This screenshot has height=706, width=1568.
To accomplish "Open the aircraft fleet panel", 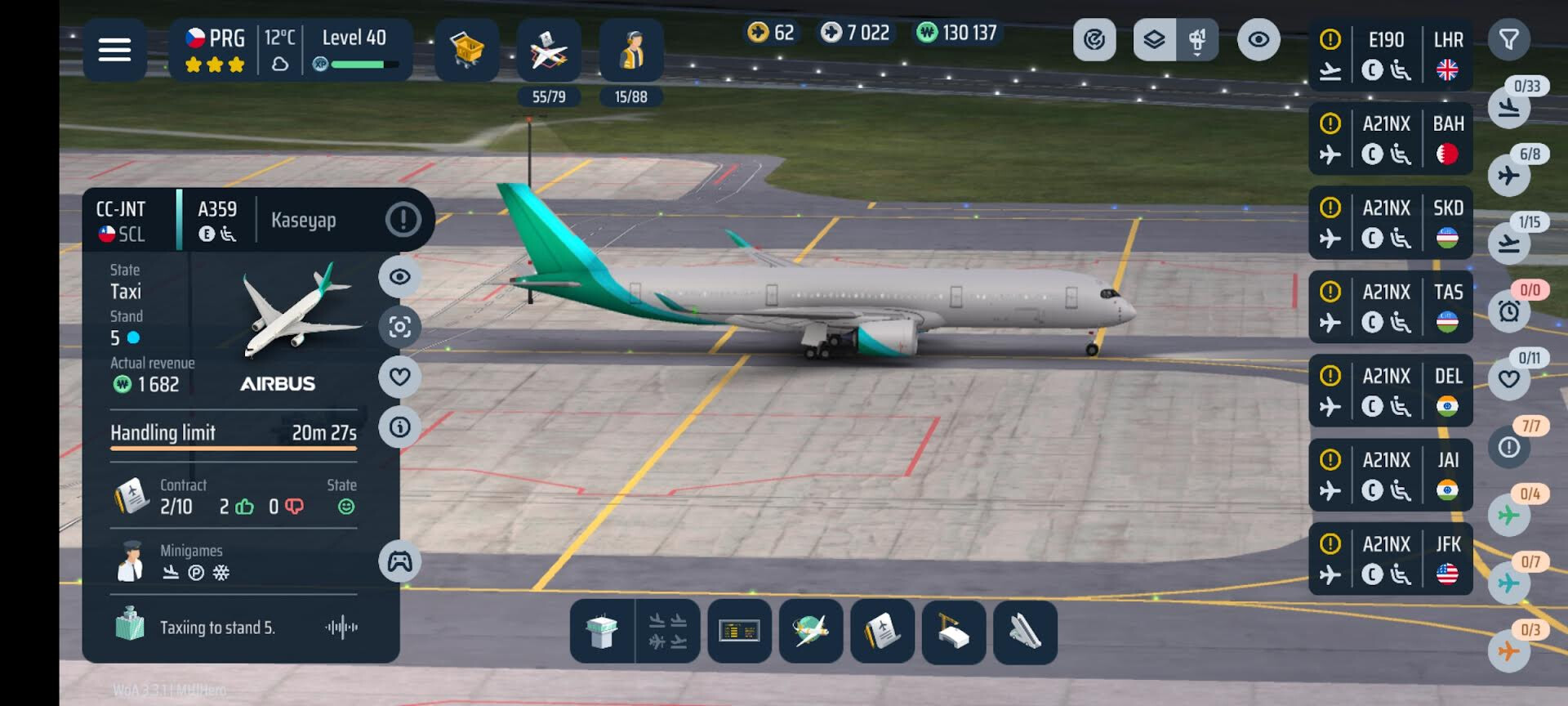I will [548, 50].
